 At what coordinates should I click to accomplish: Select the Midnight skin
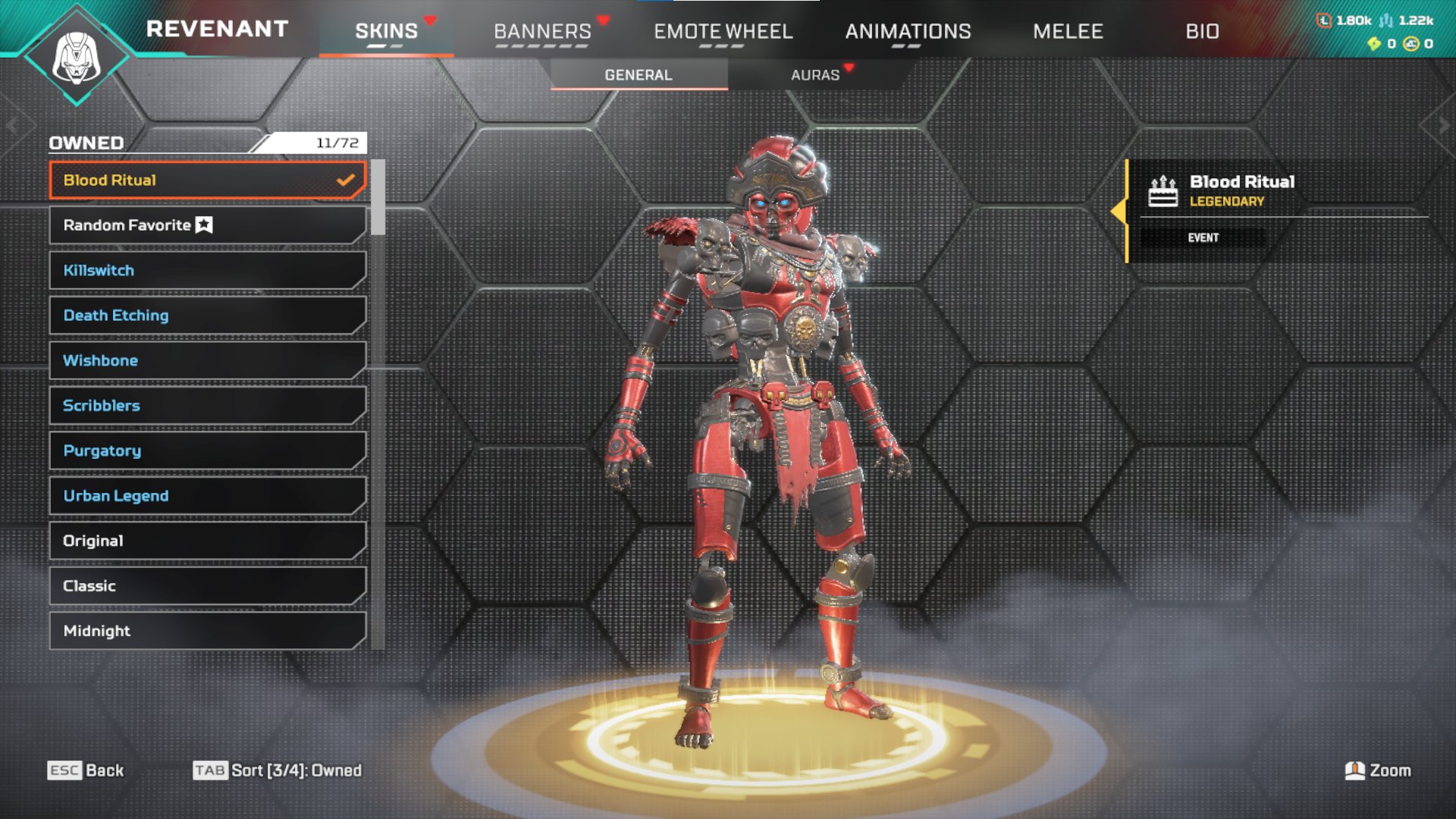click(x=207, y=631)
